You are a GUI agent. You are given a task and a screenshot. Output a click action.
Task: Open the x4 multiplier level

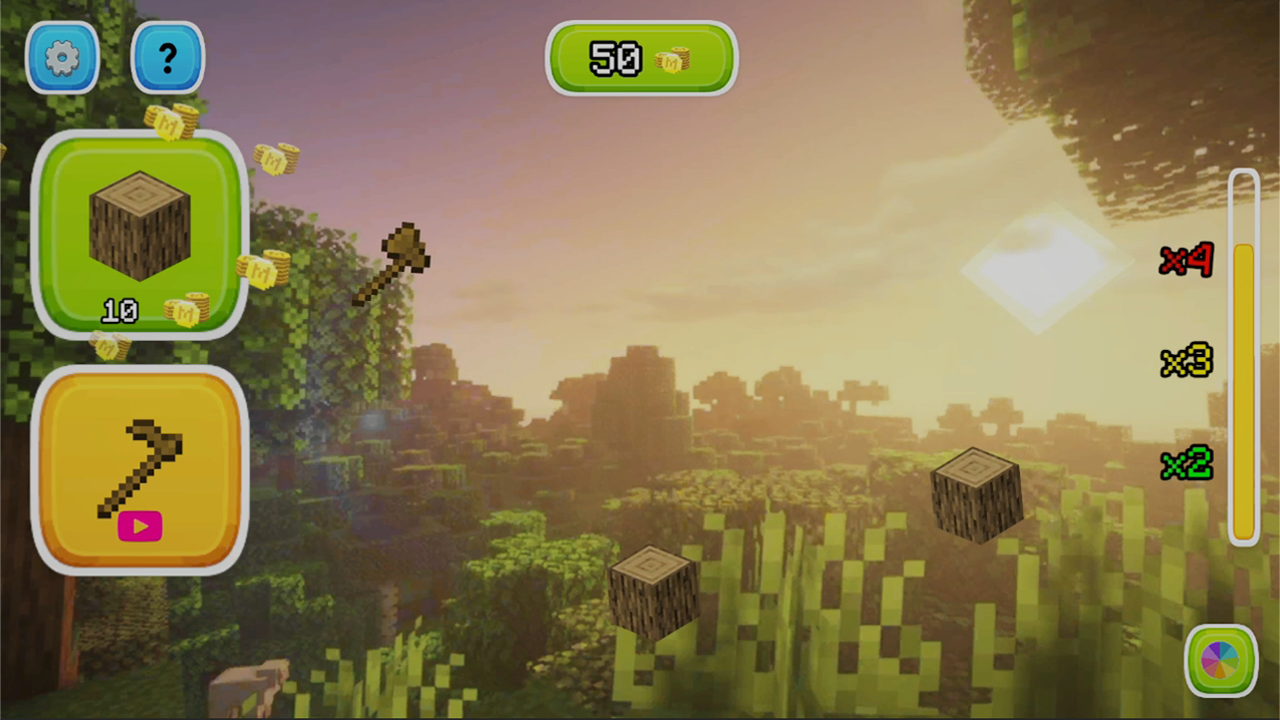pyautogui.click(x=1185, y=261)
